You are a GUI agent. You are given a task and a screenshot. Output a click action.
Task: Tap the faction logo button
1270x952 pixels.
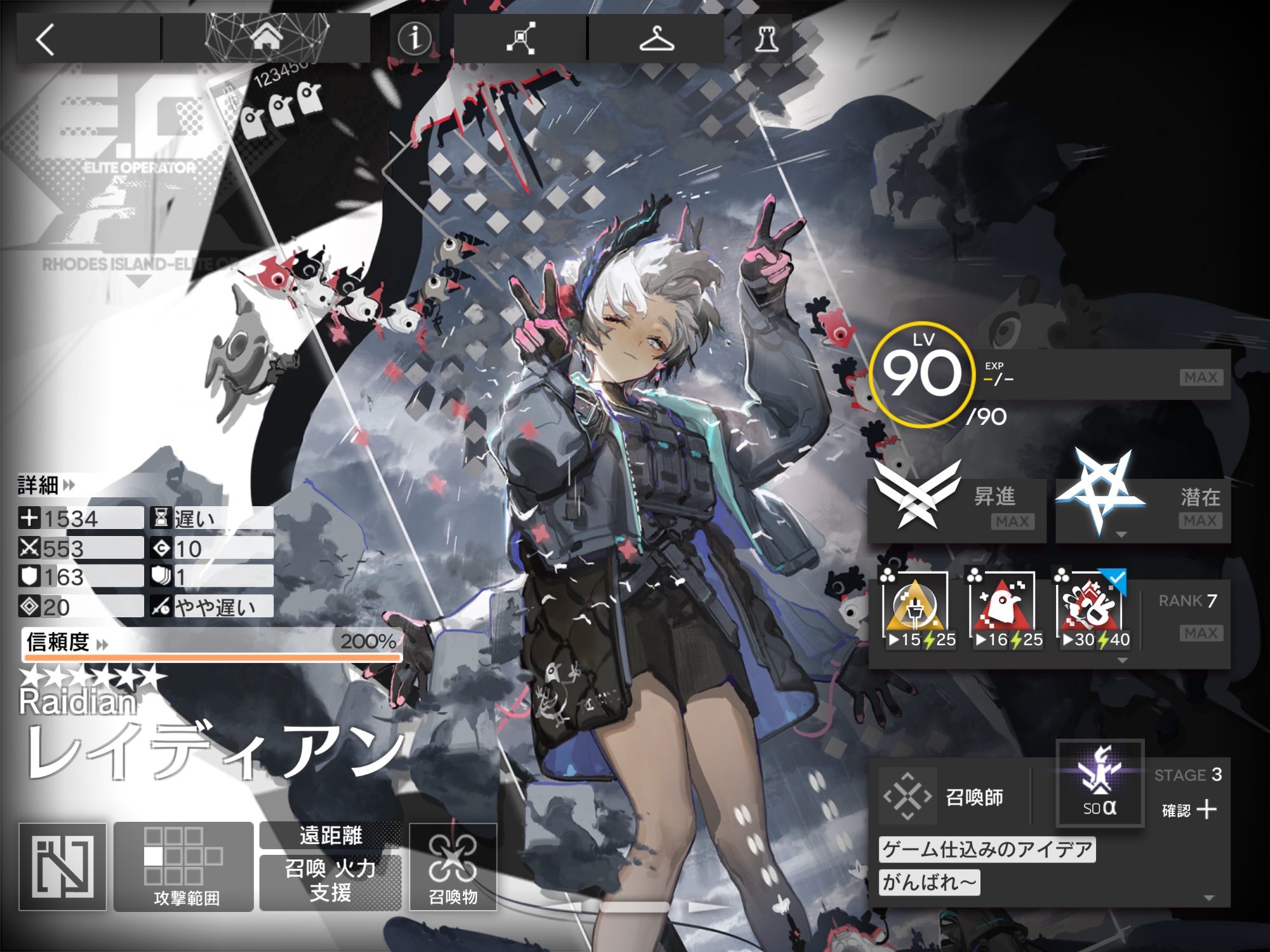[62, 866]
